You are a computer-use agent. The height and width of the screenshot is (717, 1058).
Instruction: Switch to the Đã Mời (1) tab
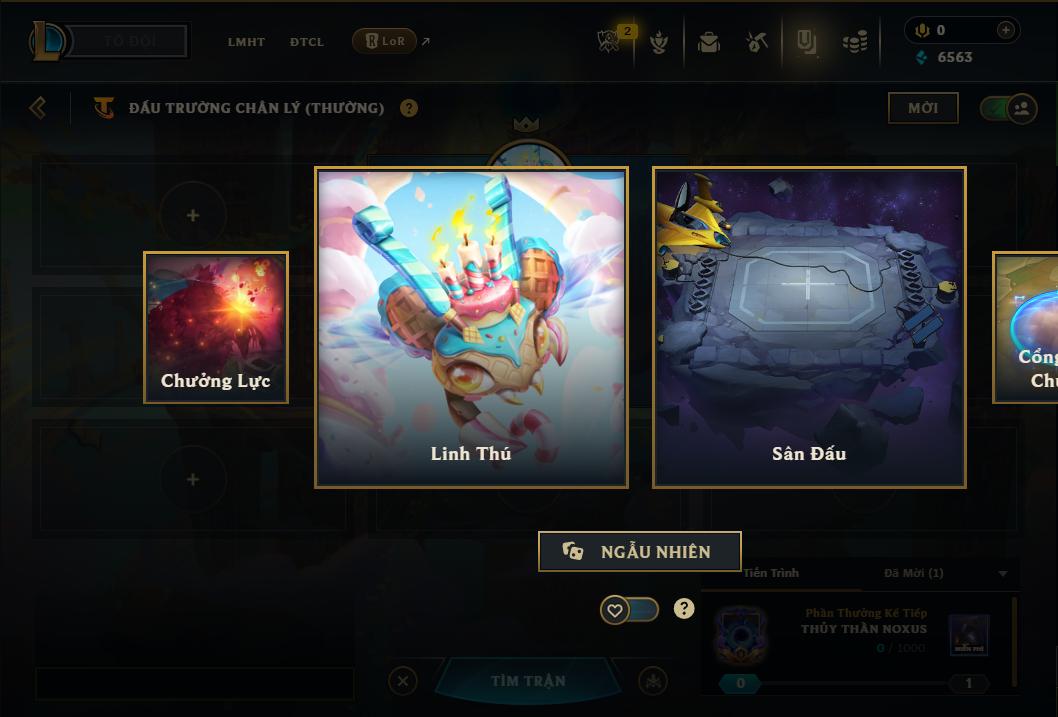[x=914, y=573]
